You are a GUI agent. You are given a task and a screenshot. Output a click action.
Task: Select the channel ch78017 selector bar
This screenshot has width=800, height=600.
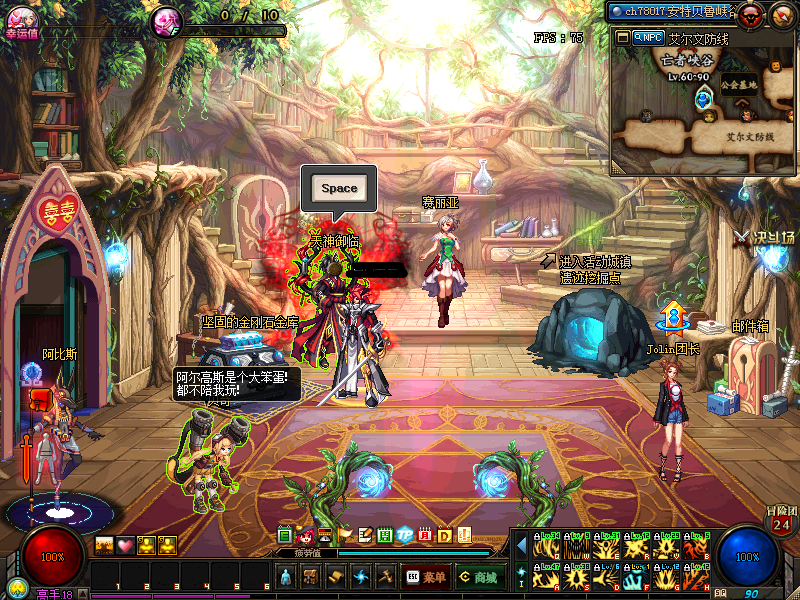coord(672,11)
